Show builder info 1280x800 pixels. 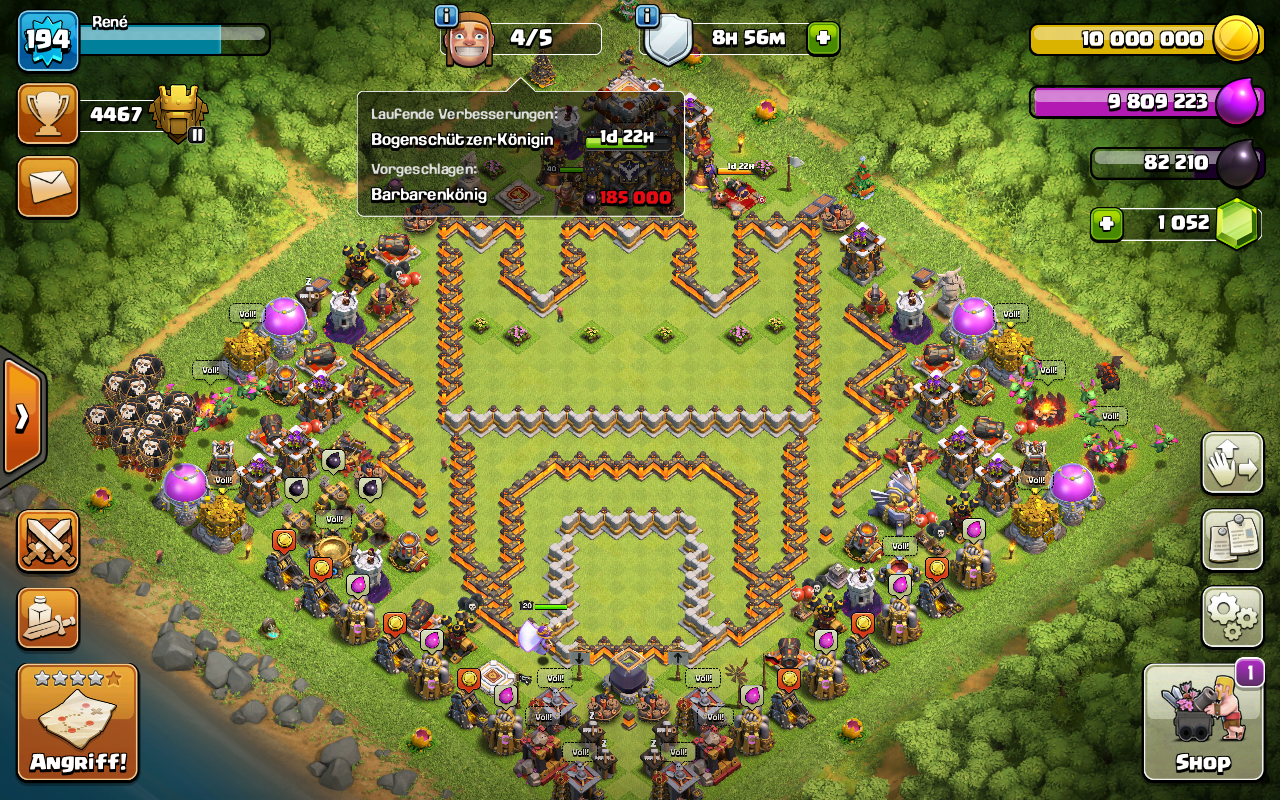447,16
